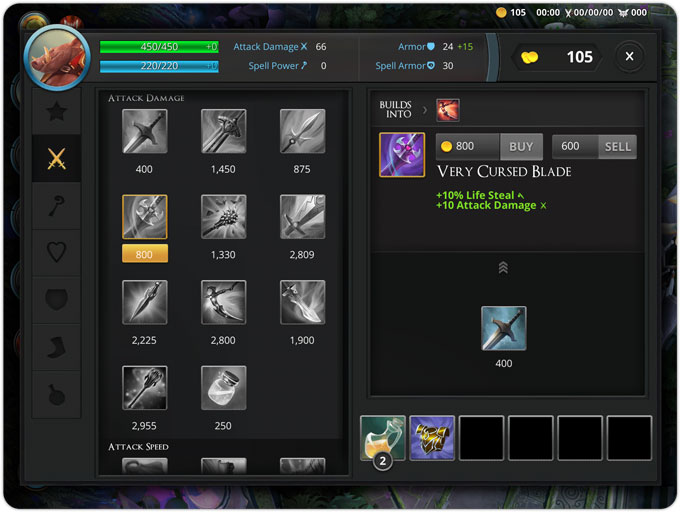This screenshot has width=680, height=512.
Task: Switch to the star category tab
Action: 57,111
